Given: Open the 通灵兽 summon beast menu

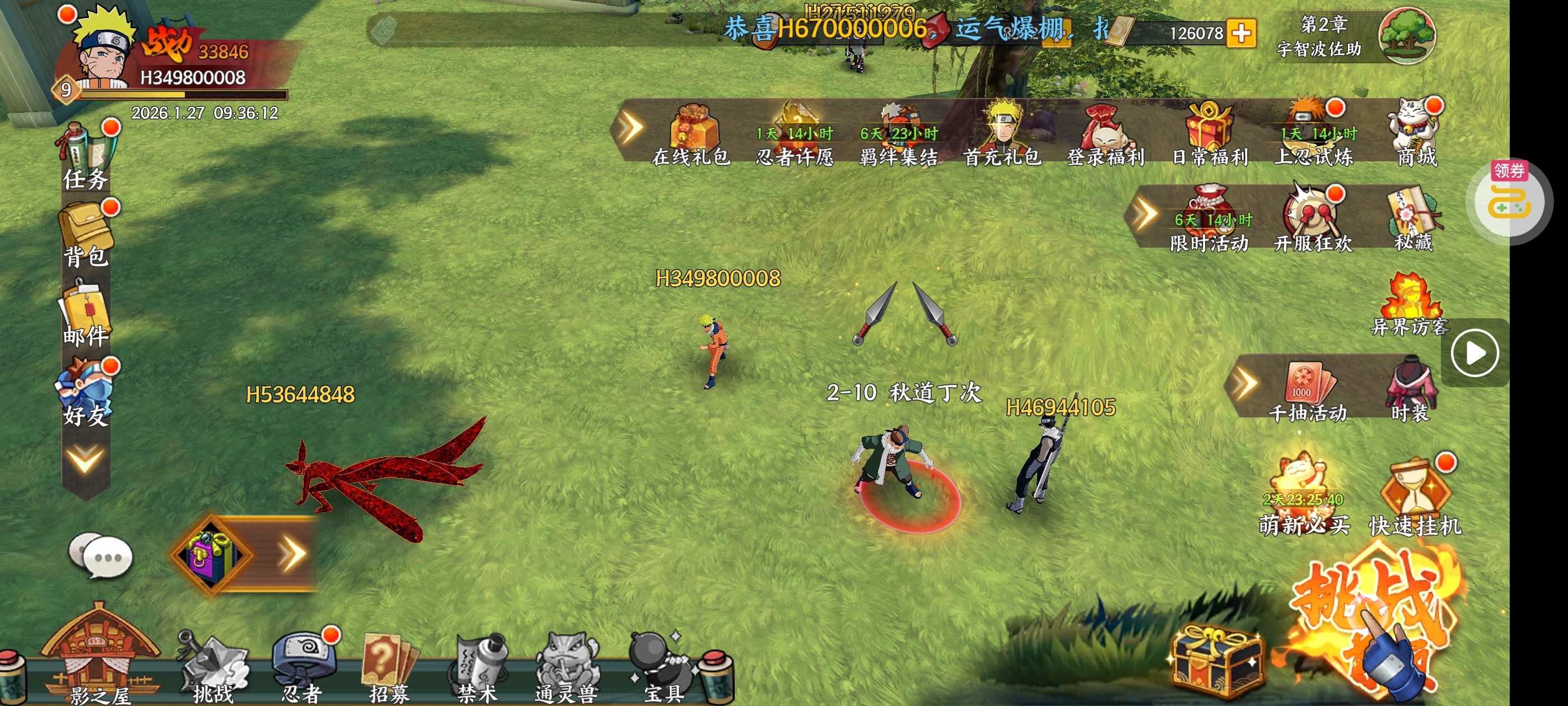Looking at the screenshot, I should tap(567, 667).
